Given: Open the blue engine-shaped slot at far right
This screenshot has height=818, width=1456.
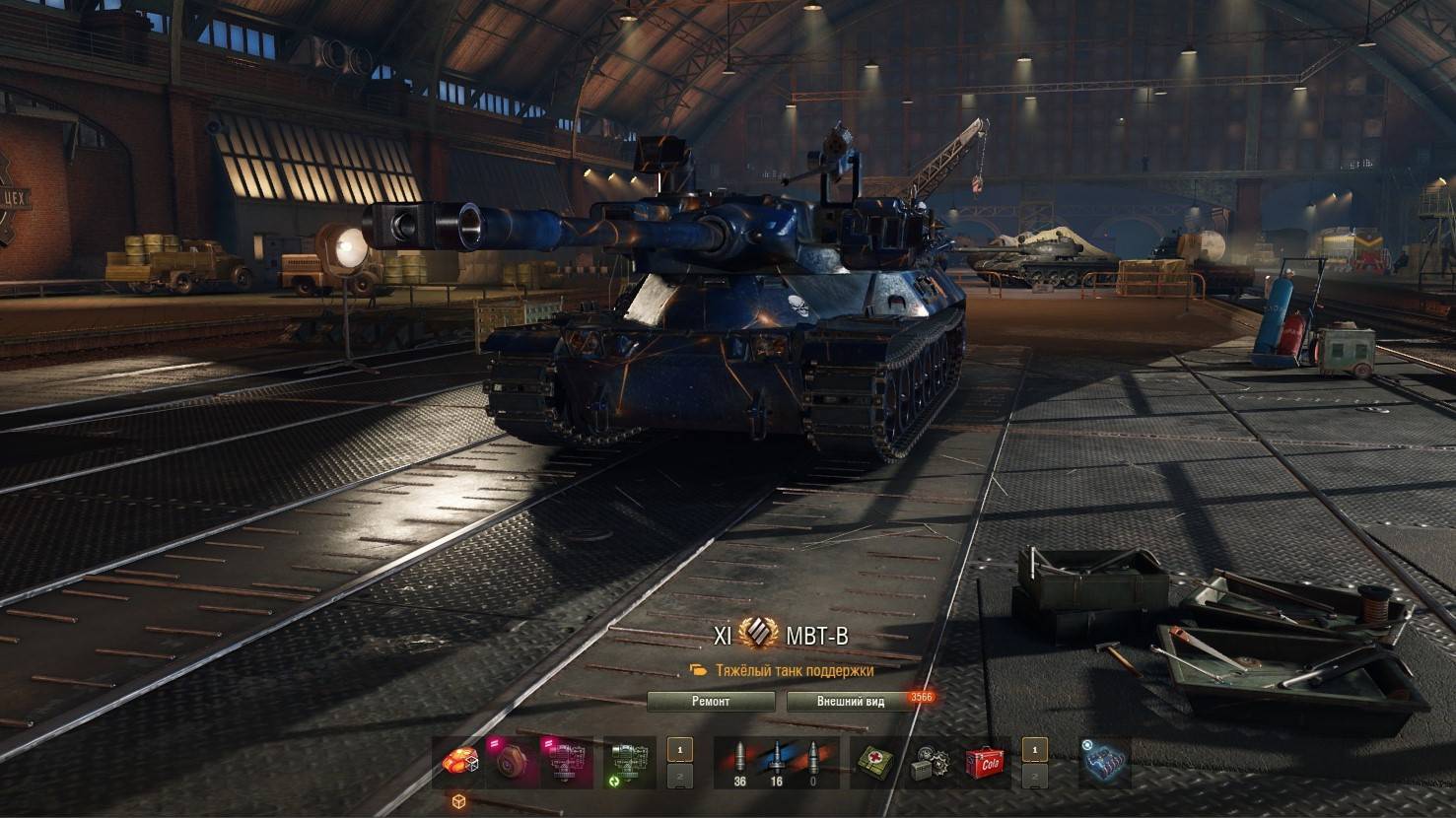Looking at the screenshot, I should 1104,763.
